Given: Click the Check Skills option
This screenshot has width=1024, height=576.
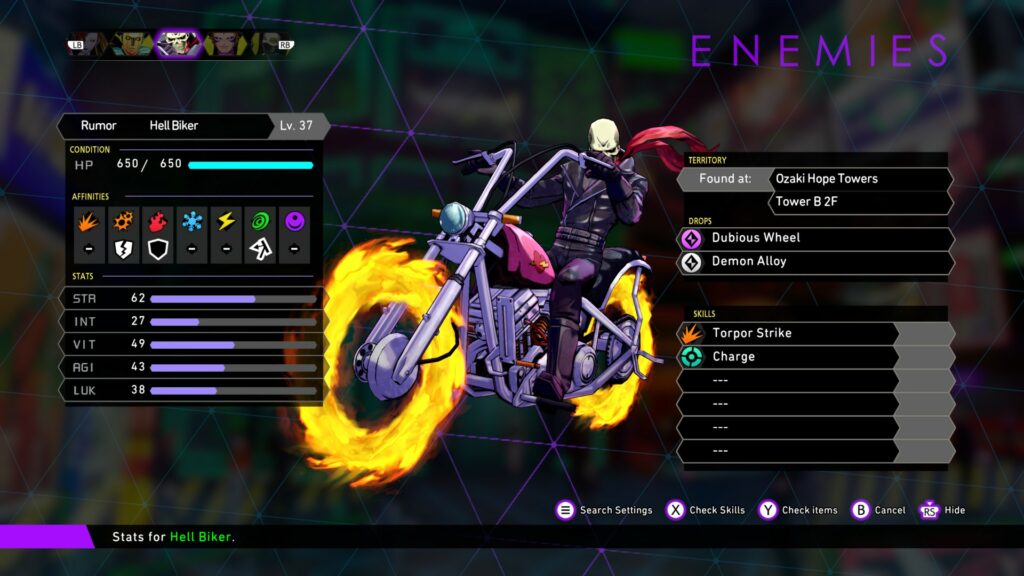Looking at the screenshot, I should [x=706, y=510].
